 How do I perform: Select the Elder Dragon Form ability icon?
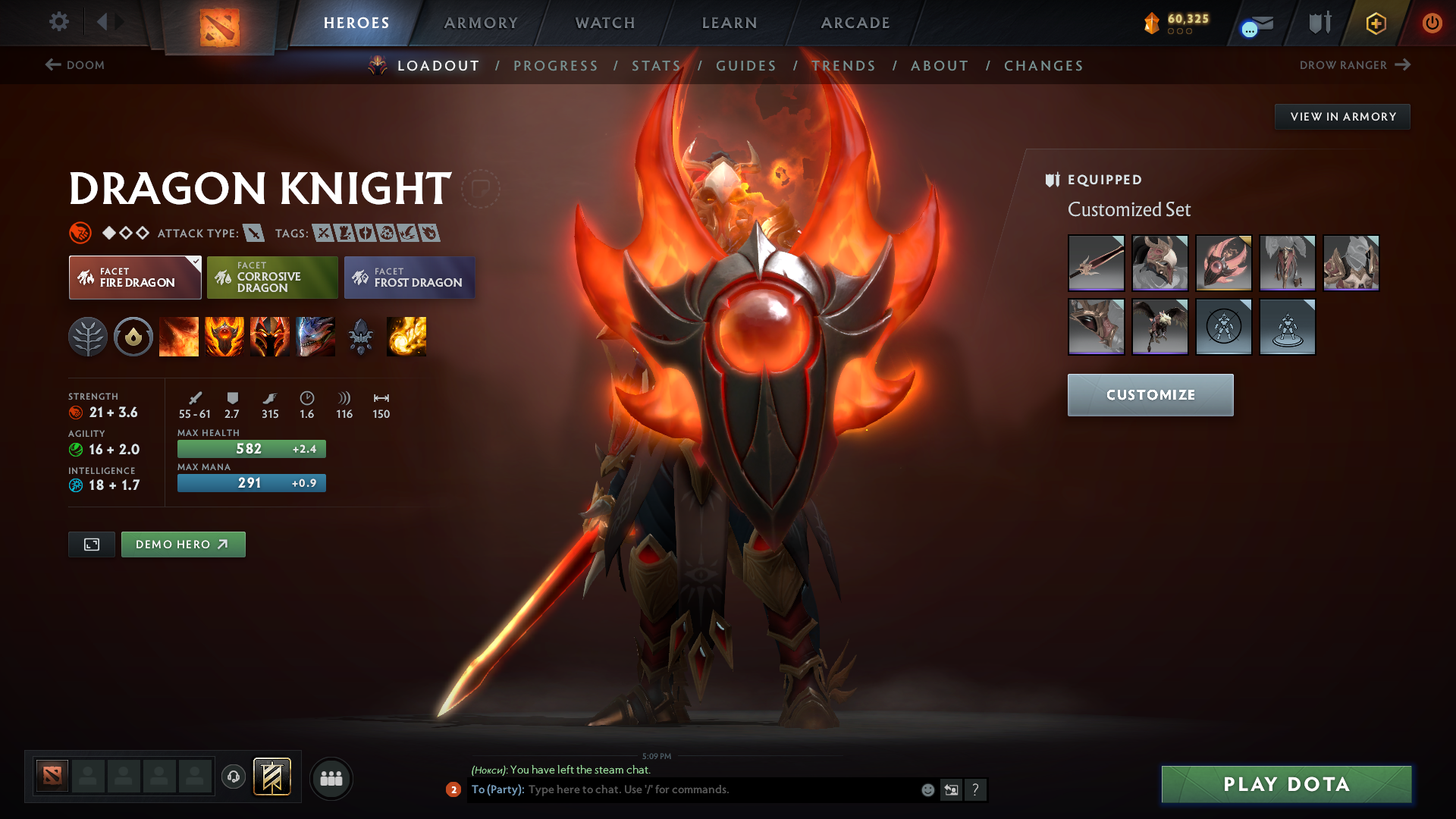315,337
